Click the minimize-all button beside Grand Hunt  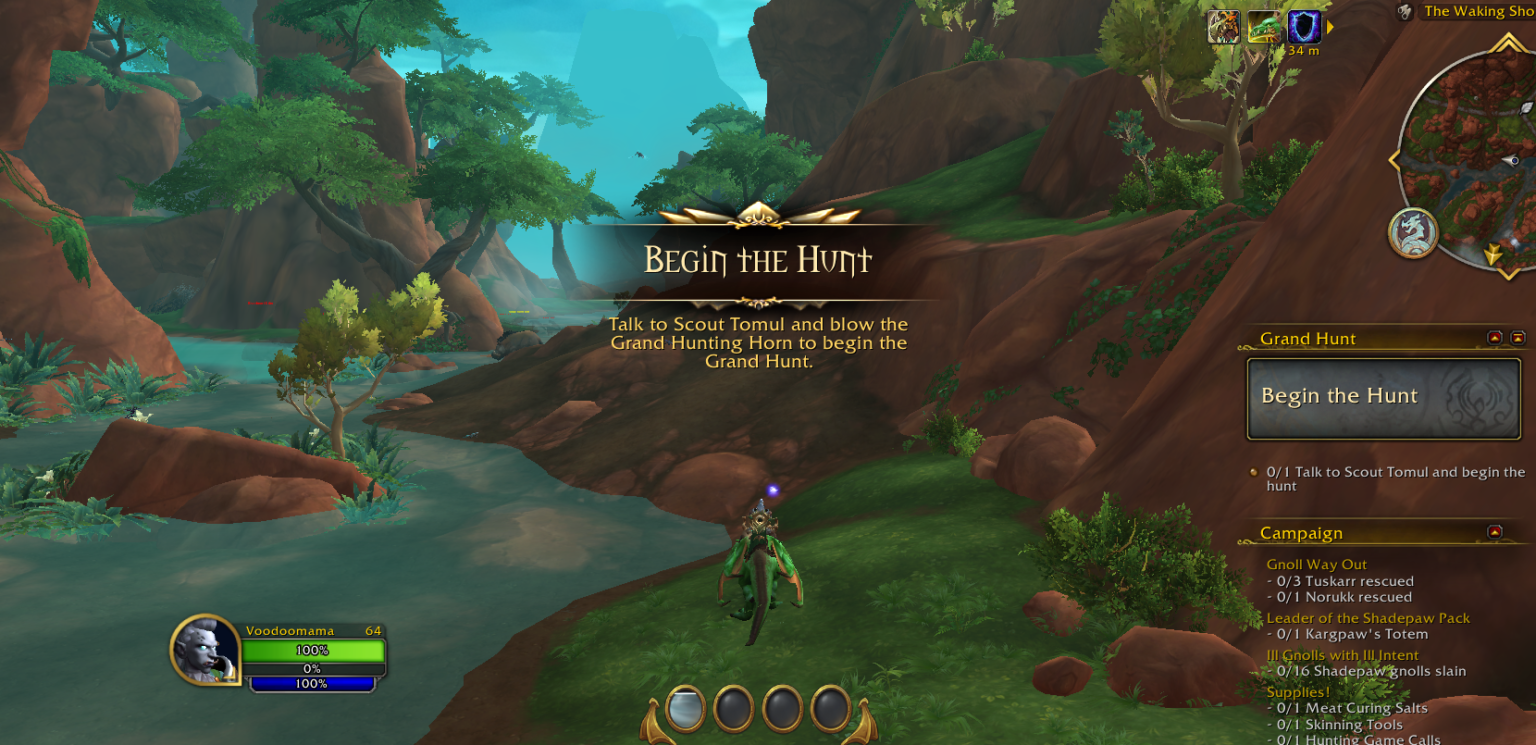click(1516, 338)
